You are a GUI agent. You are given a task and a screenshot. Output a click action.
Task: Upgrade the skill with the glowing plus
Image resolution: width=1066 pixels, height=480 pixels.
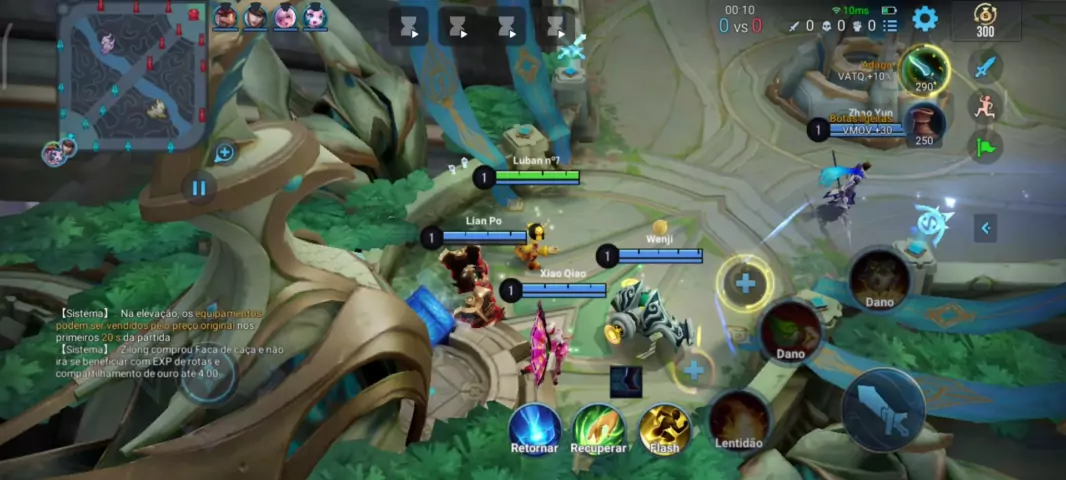(745, 284)
